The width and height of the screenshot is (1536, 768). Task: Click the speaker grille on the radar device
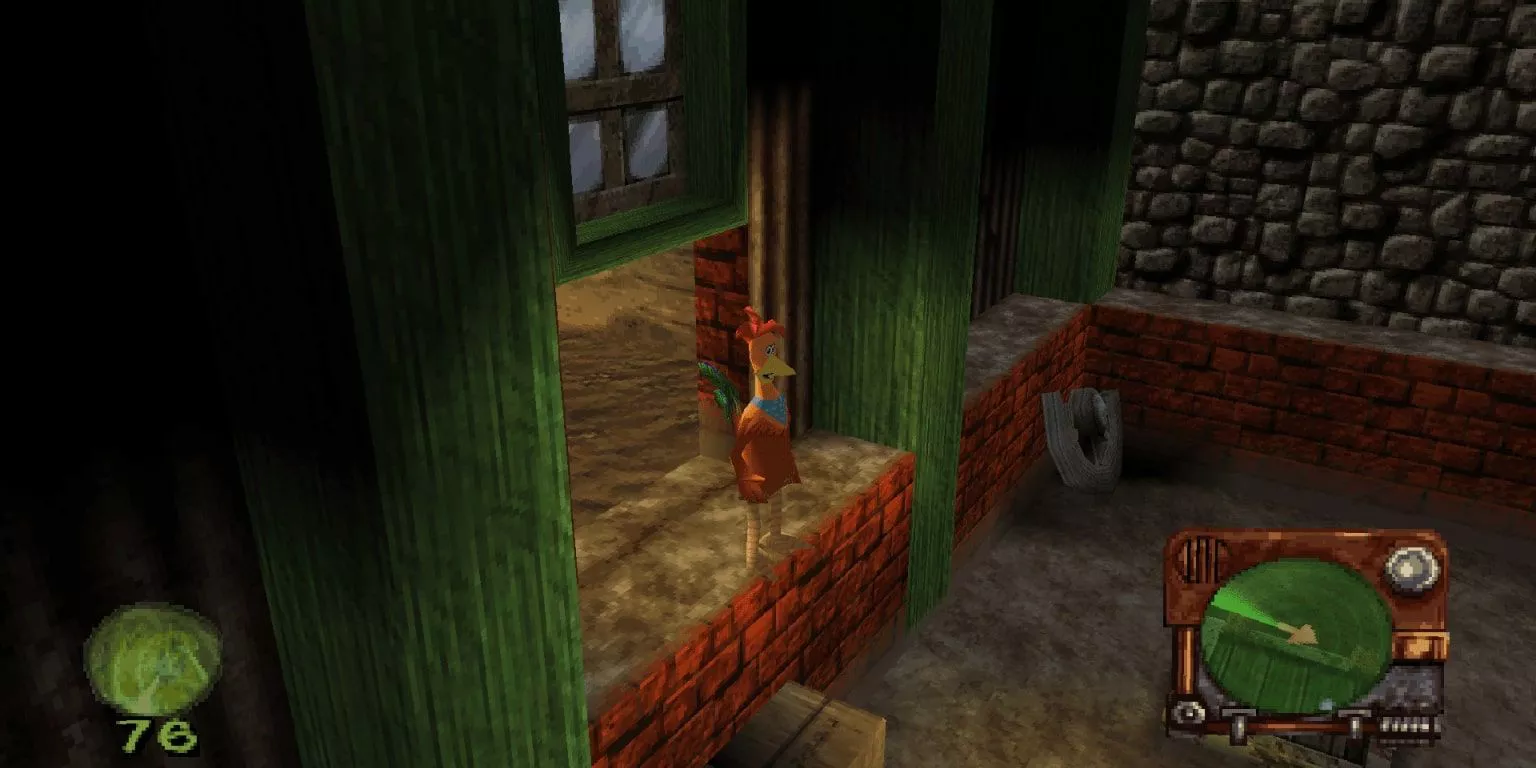[1199, 559]
